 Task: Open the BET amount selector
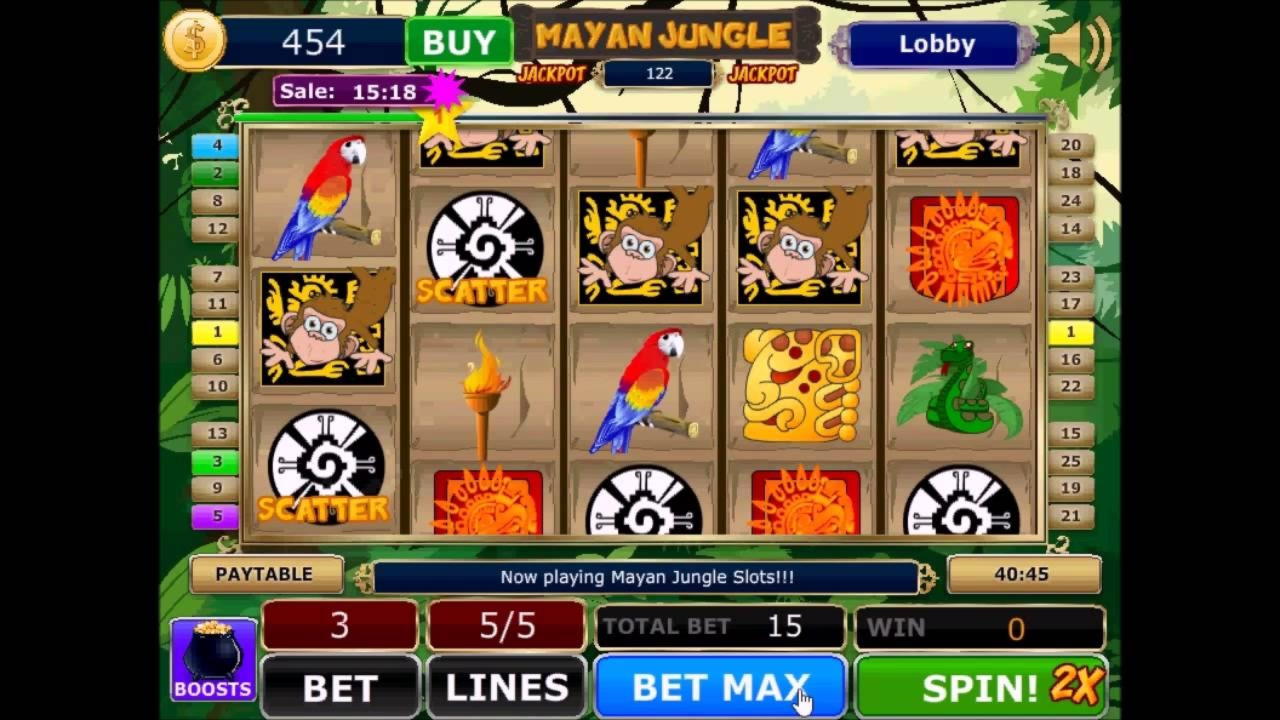tap(339, 687)
